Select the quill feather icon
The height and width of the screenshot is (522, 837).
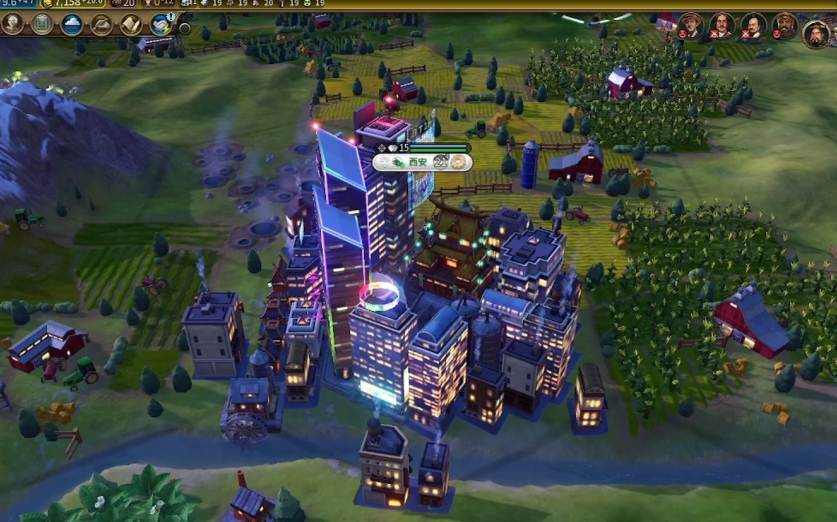pyautogui.click(x=101, y=24)
